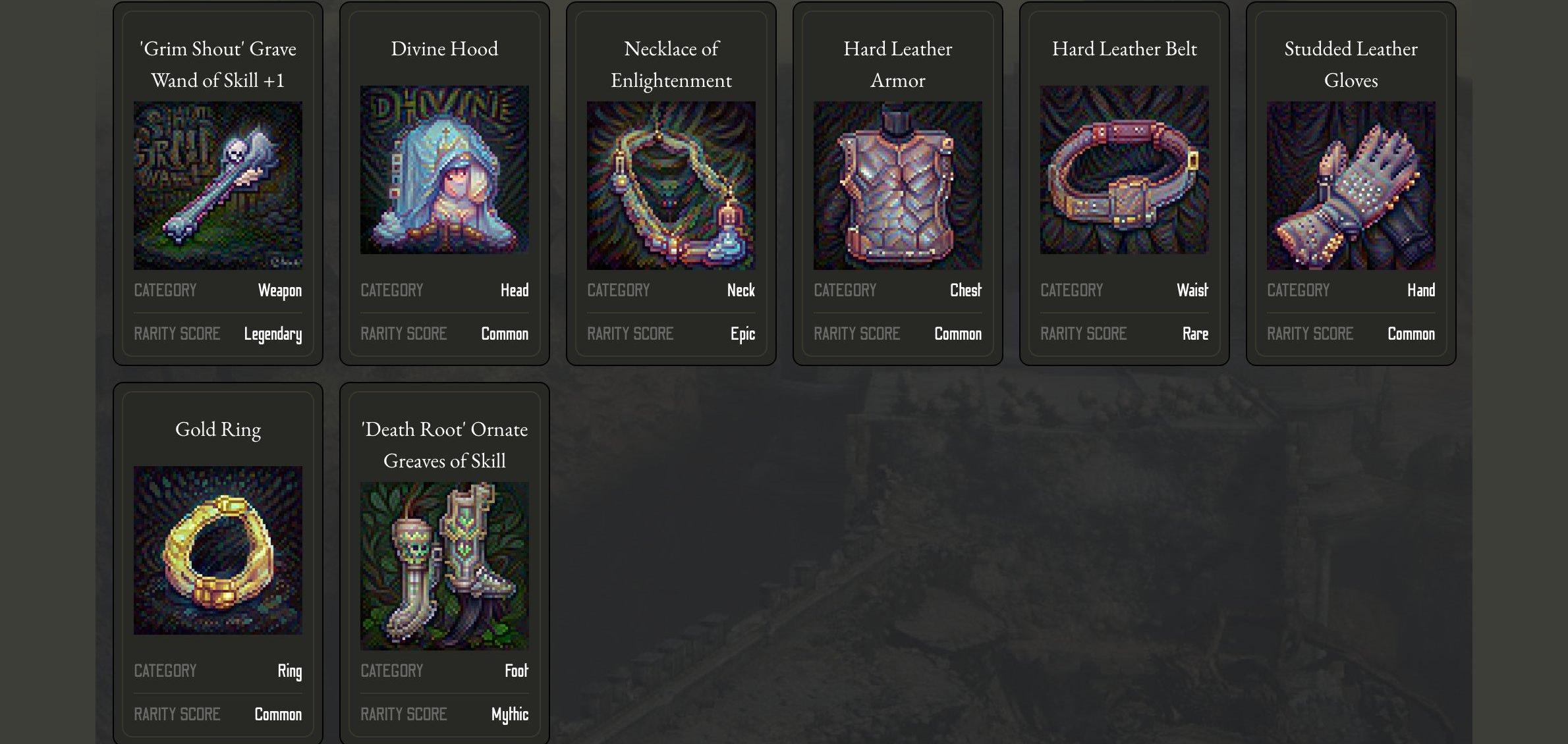Select the Gold Ring item card
This screenshot has height=744, width=1568.
218,550
